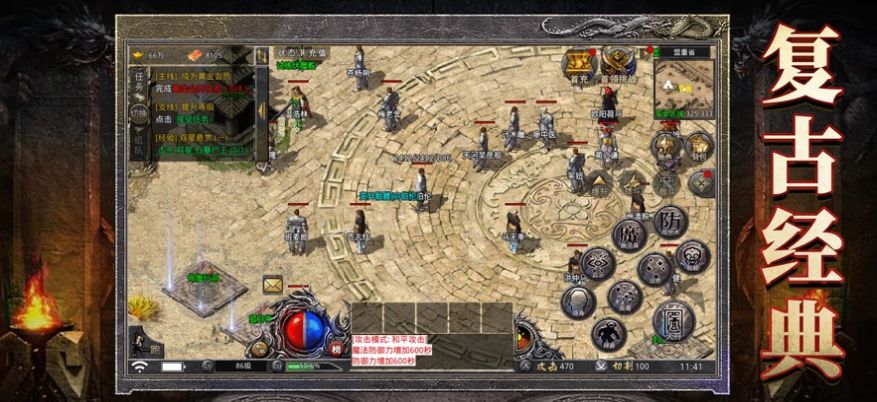877x402 pixels.
Task: Open the 首充 first recharge reward
Action: pos(580,65)
